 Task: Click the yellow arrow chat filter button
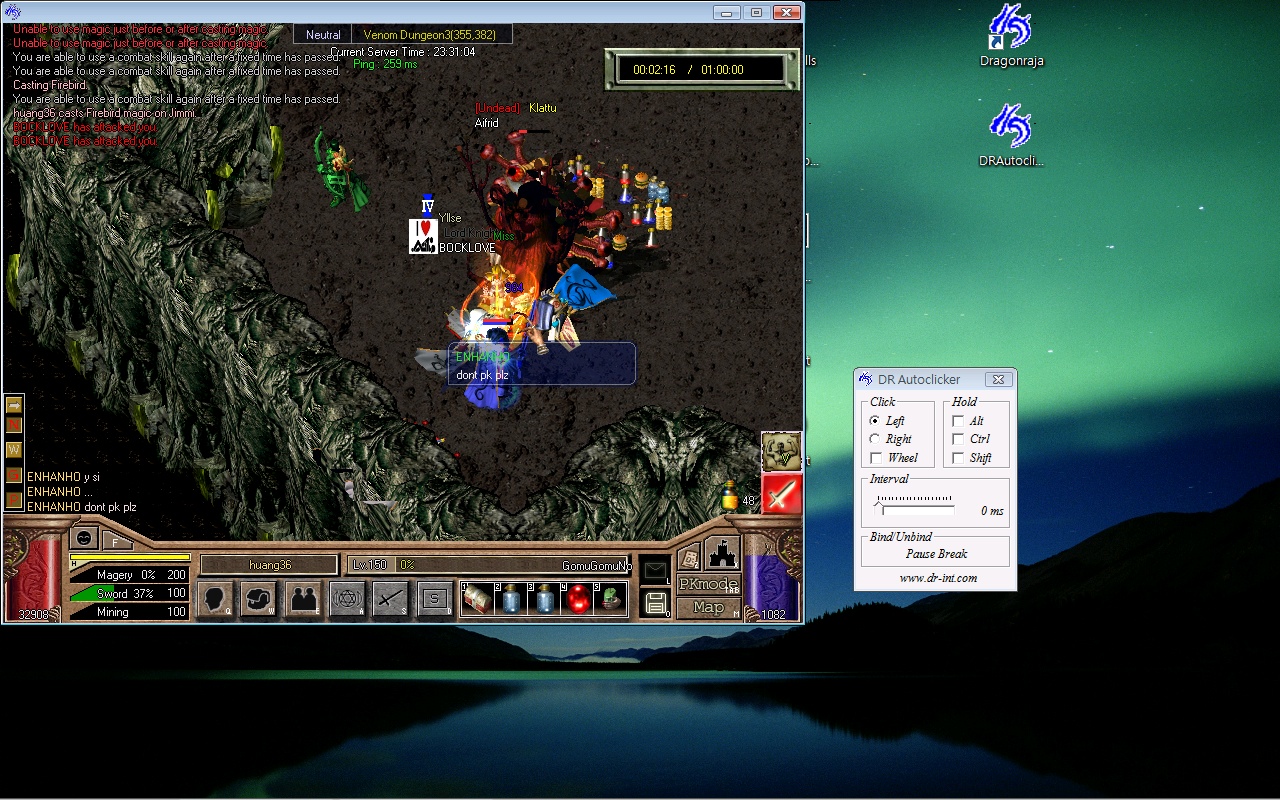coord(14,405)
